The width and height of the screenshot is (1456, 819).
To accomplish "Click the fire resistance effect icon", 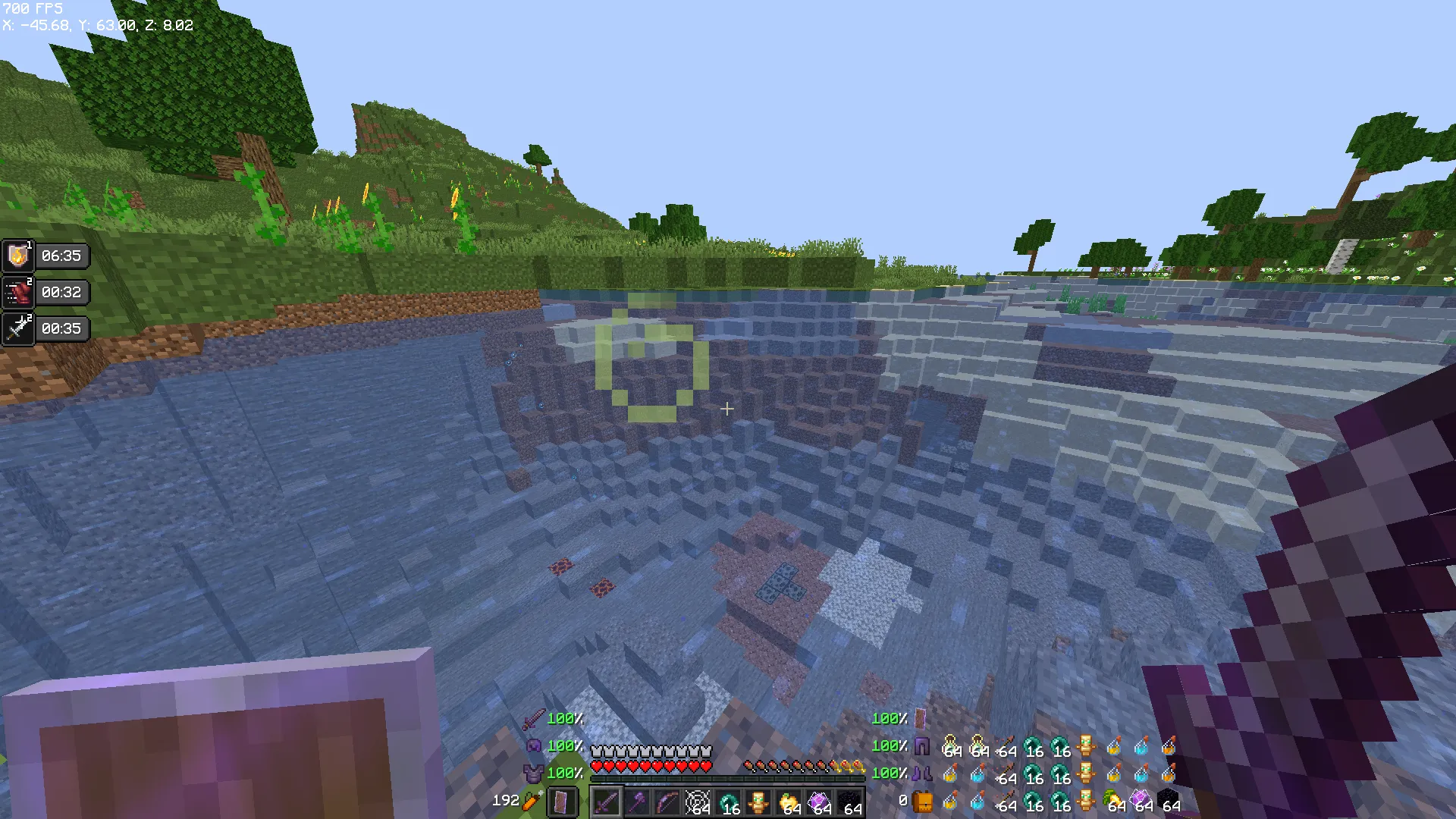I will click(18, 256).
